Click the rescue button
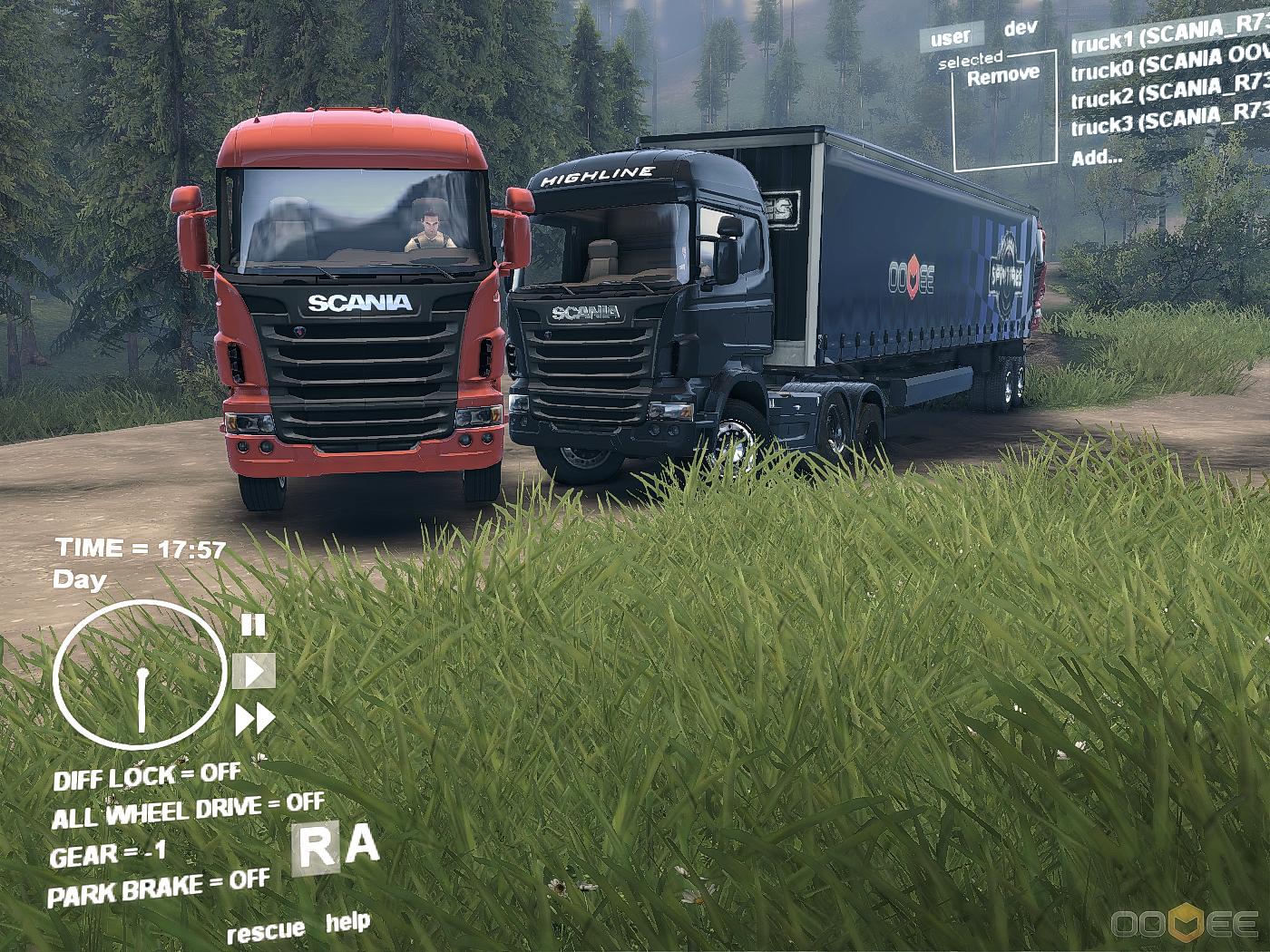Viewport: 1270px width, 952px height. [265, 931]
